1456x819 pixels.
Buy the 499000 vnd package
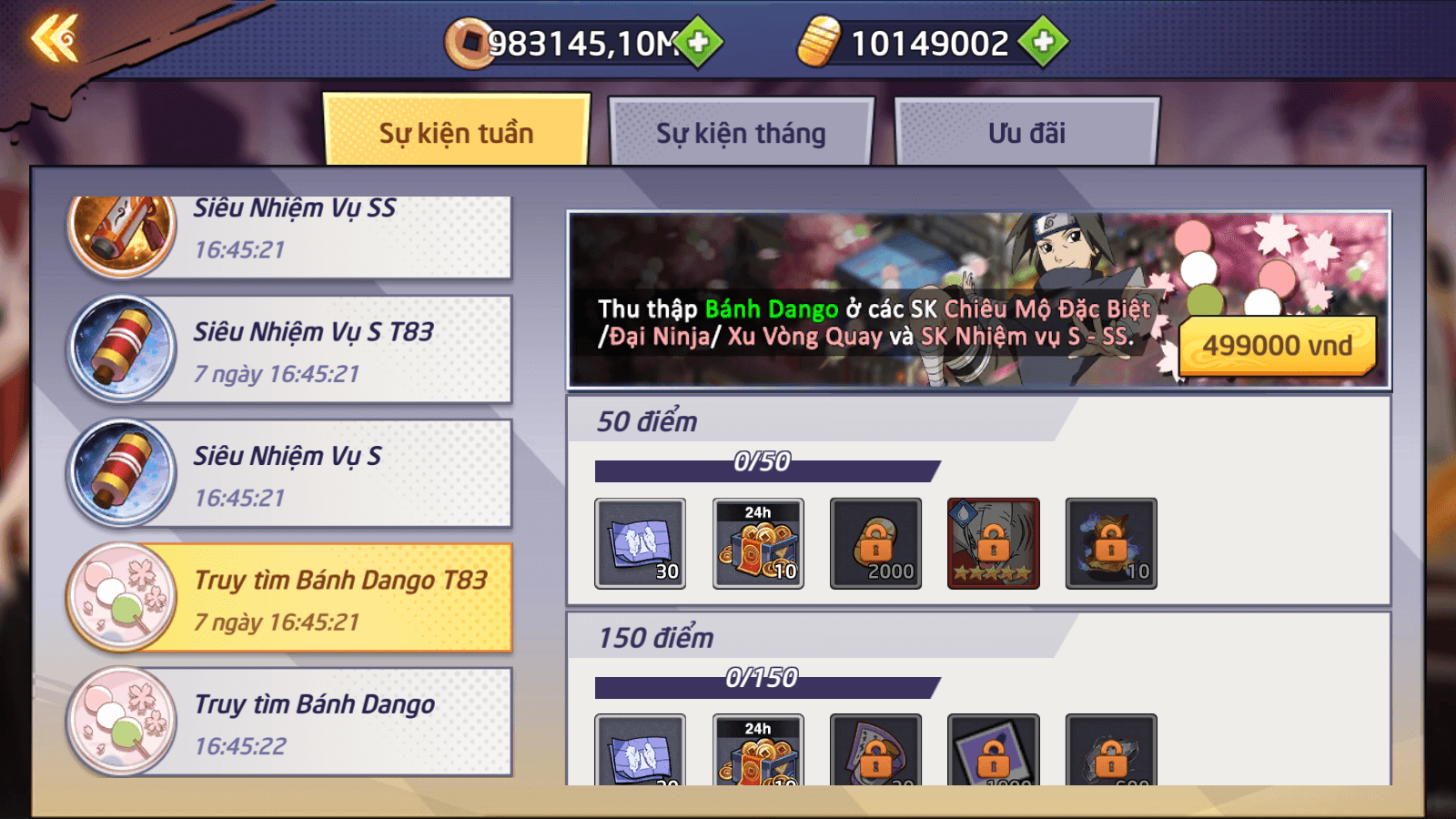(1277, 346)
